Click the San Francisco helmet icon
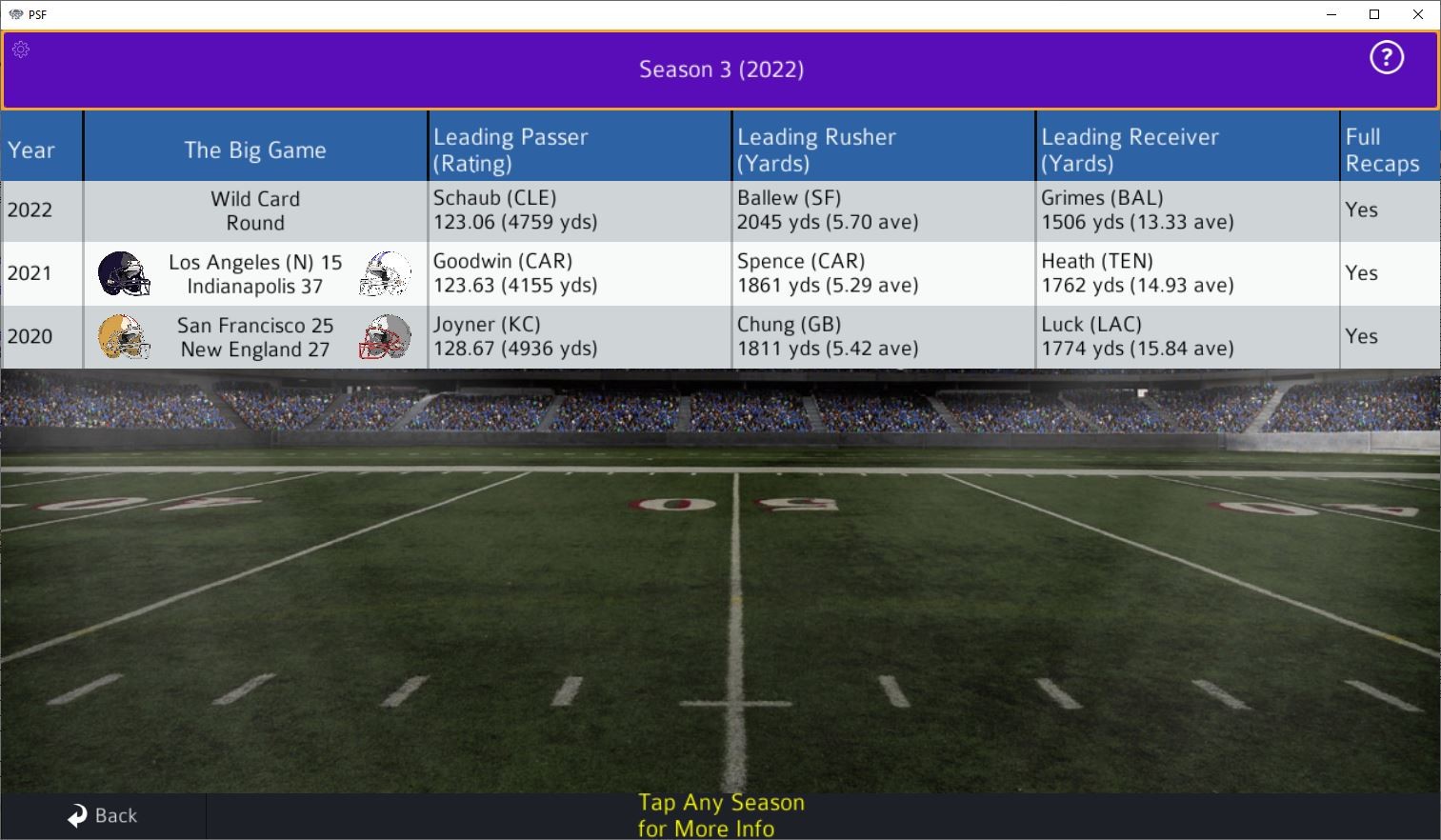This screenshot has width=1441, height=840. [123, 337]
